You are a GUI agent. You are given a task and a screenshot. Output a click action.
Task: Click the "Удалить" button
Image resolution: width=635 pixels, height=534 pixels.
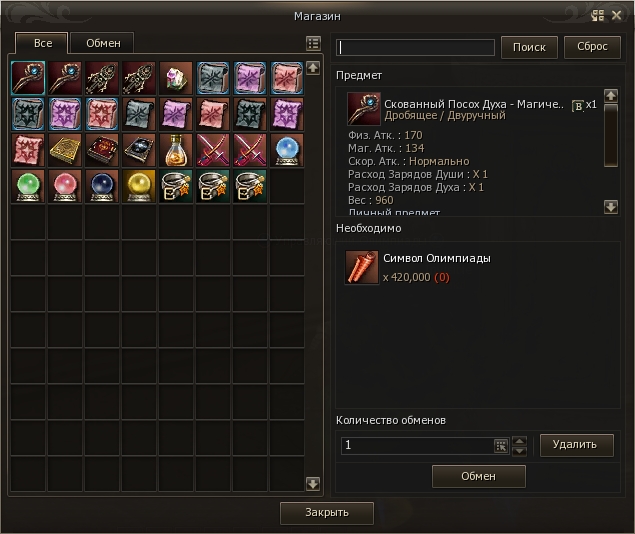pyautogui.click(x=576, y=445)
